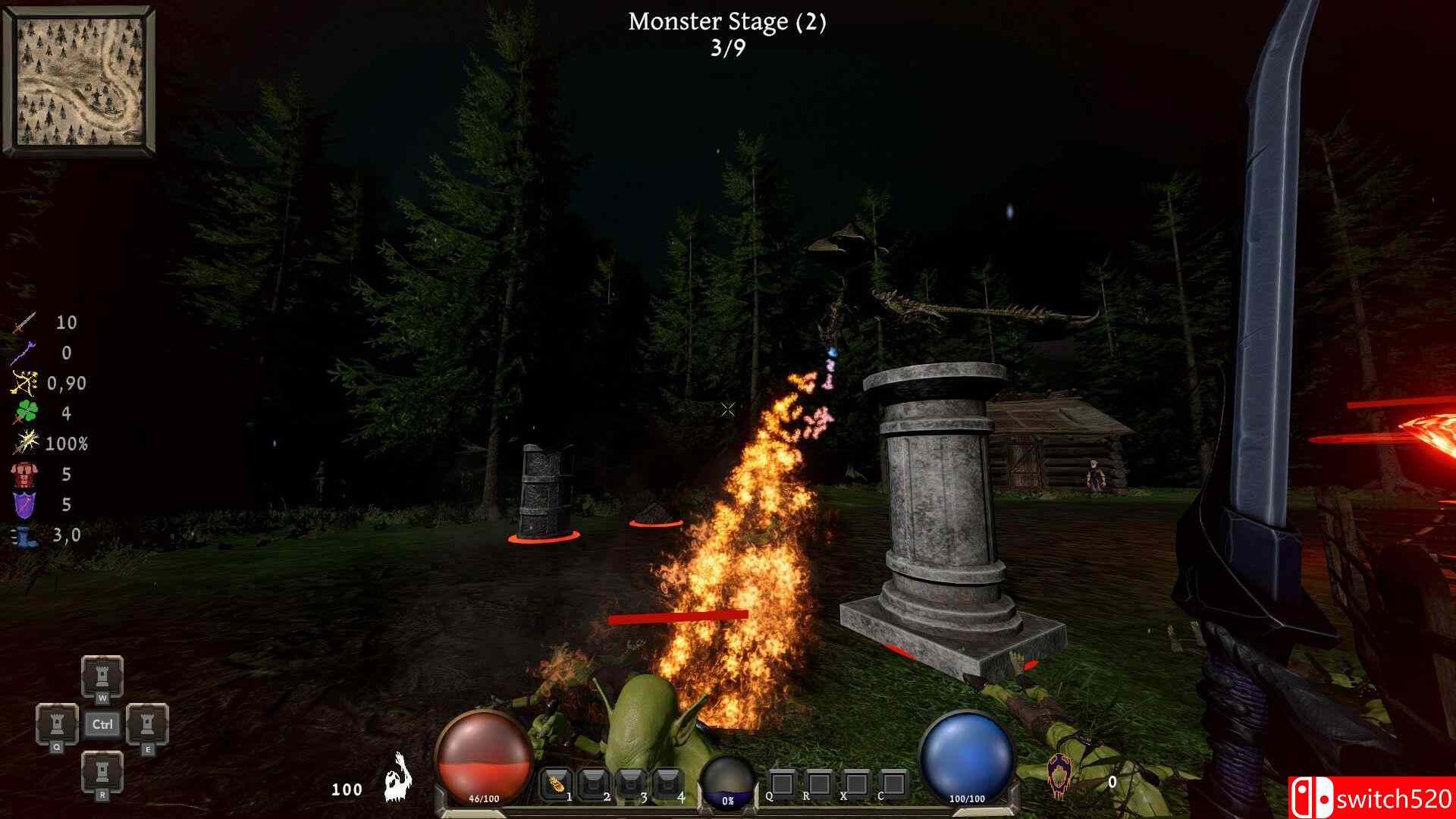1456x819 pixels.
Task: Select the bottom tower slot of the cross
Action: tap(102, 771)
